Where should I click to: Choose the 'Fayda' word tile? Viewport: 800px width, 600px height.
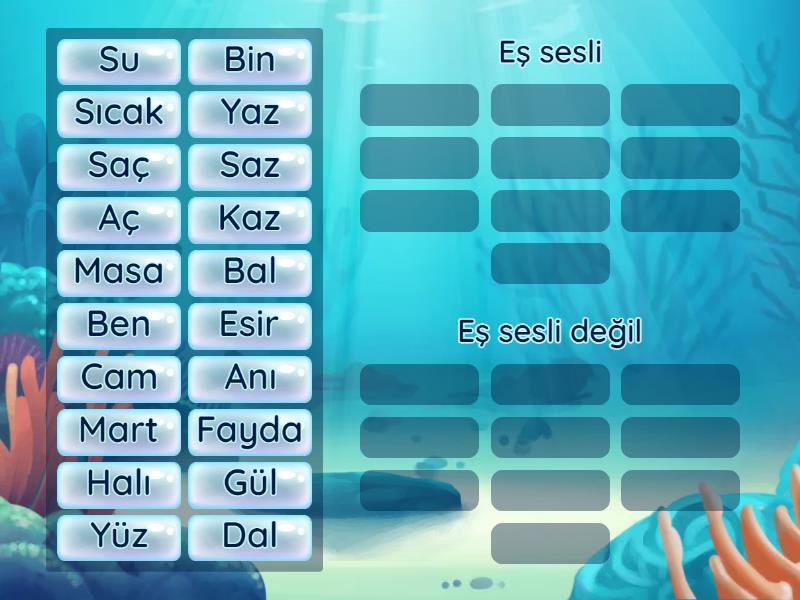[250, 432]
